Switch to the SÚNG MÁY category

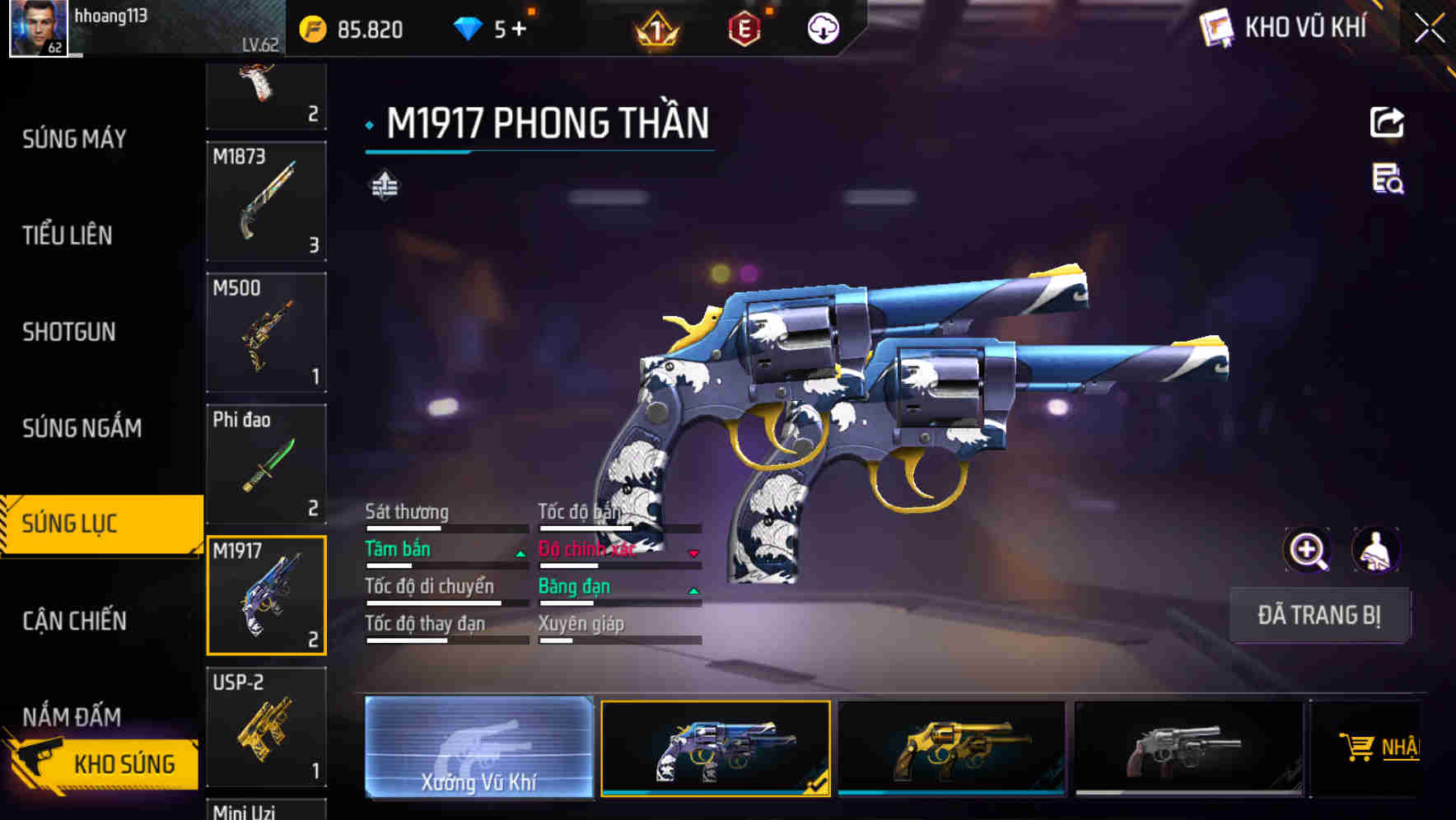[74, 139]
